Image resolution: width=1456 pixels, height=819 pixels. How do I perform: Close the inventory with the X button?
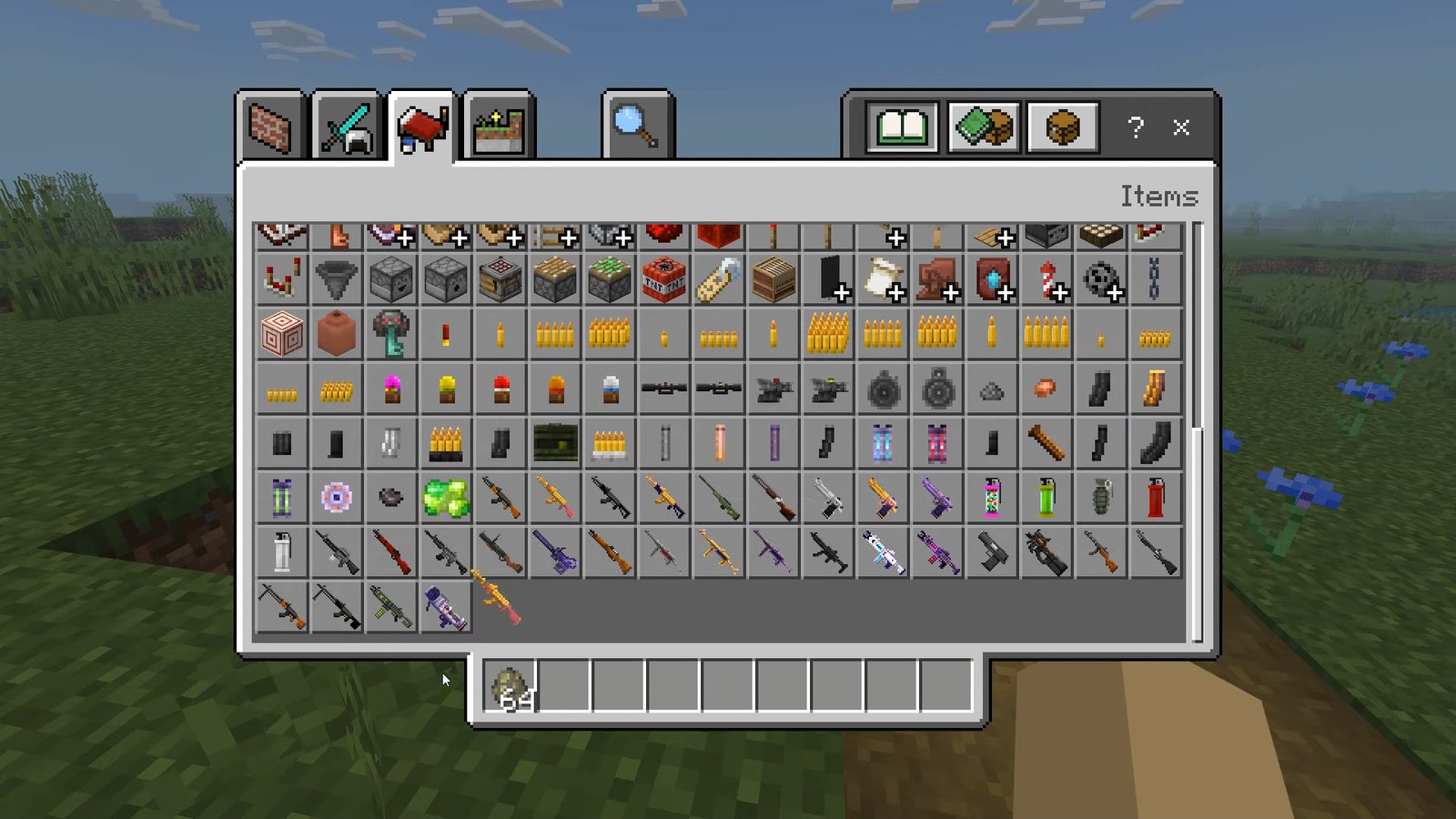[1181, 127]
